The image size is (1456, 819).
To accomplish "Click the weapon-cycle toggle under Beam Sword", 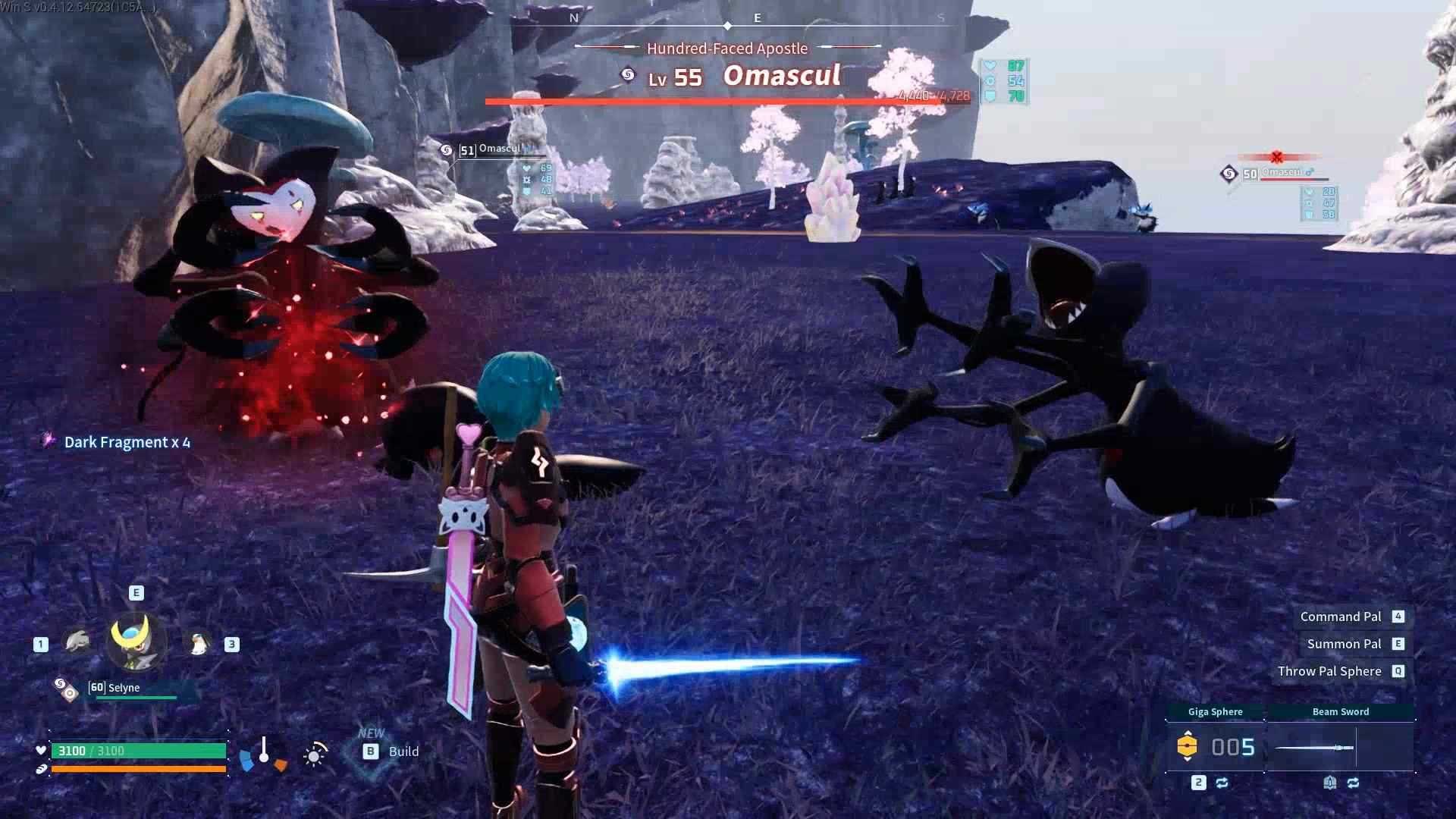I will 1354,783.
